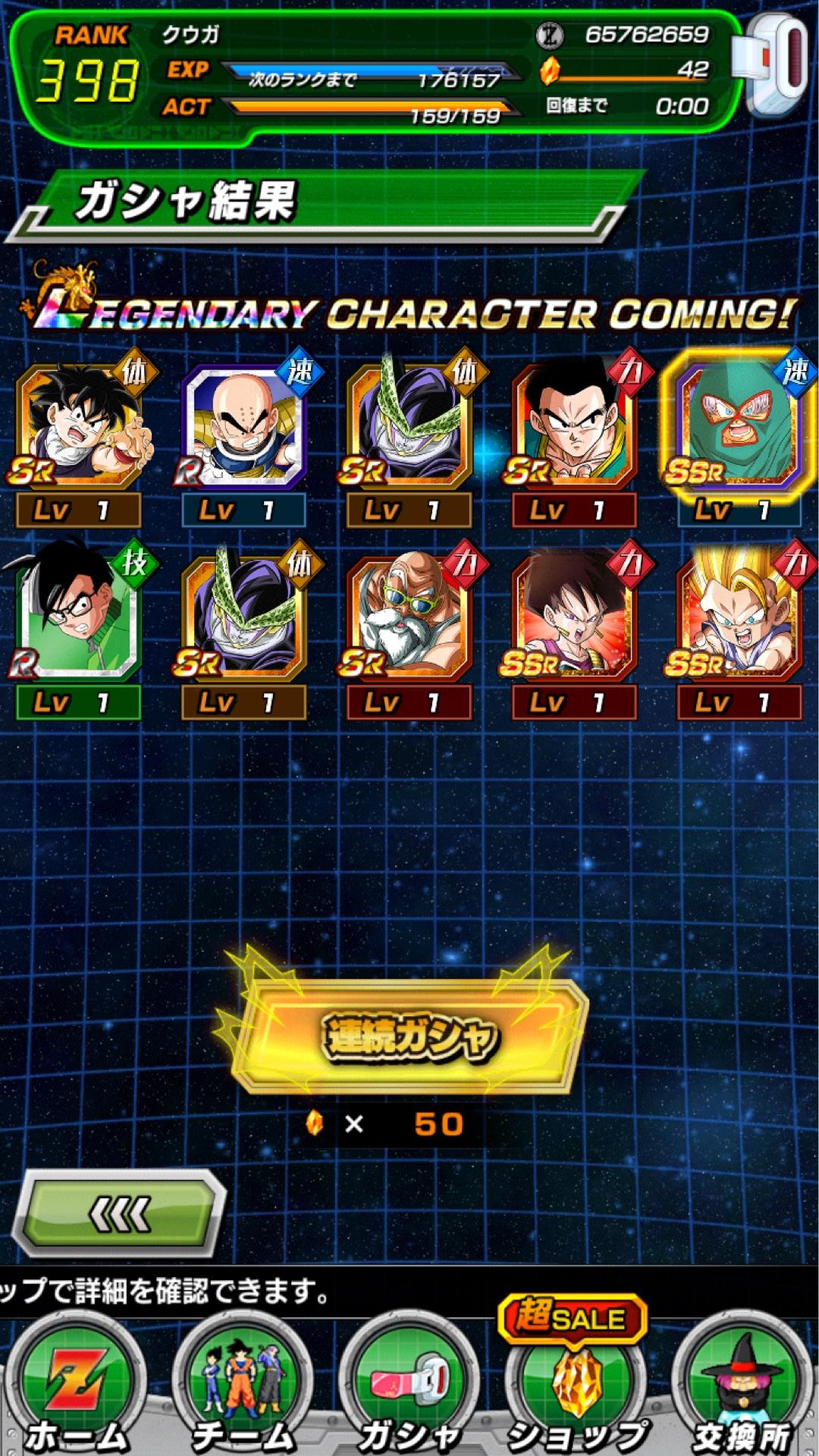The image size is (819, 1456).
Task: Open the ショップ shop menu
Action: pyautogui.click(x=576, y=1388)
